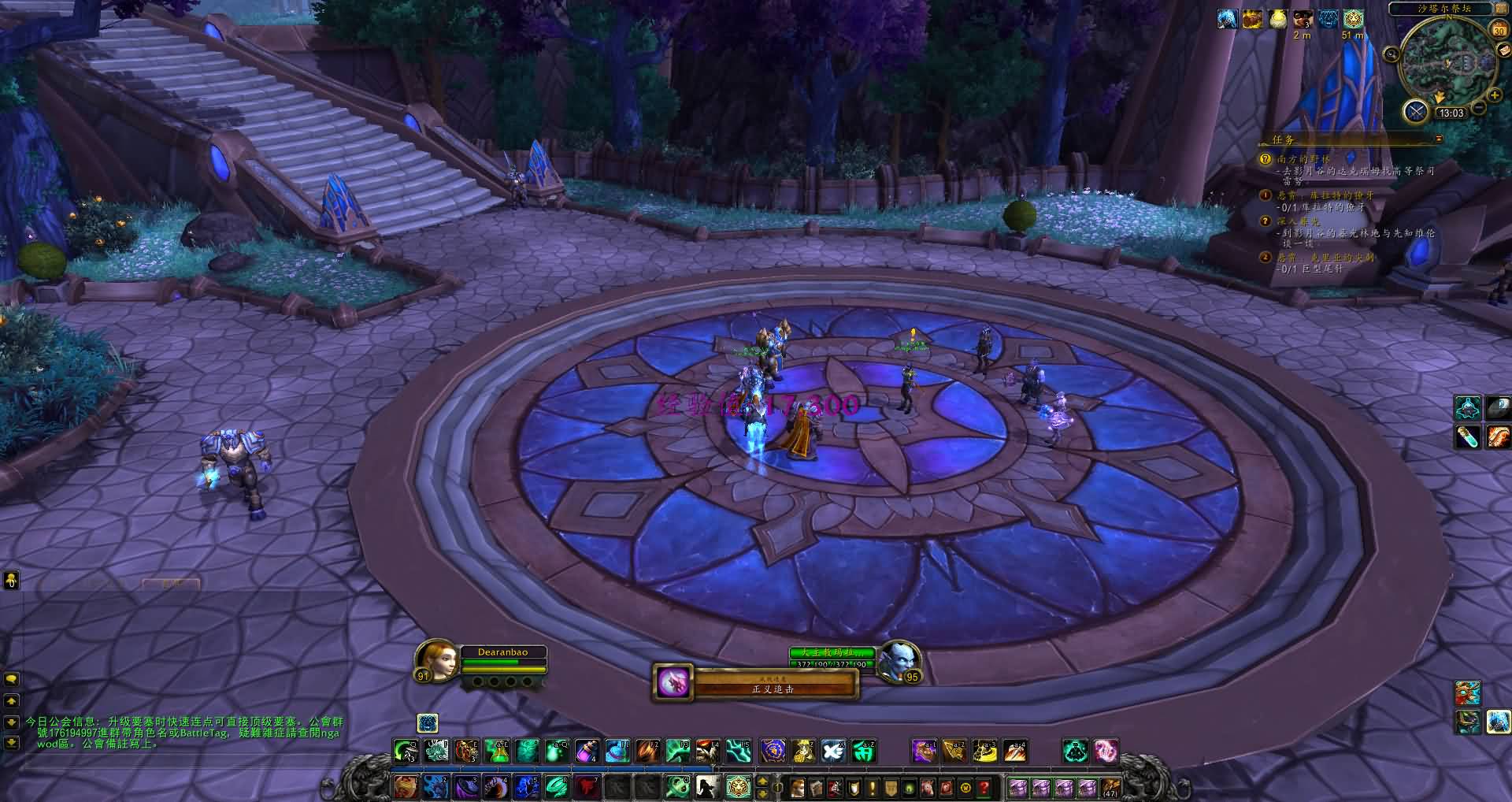
Task: Collapse the quest tracker header
Action: tap(1439, 139)
